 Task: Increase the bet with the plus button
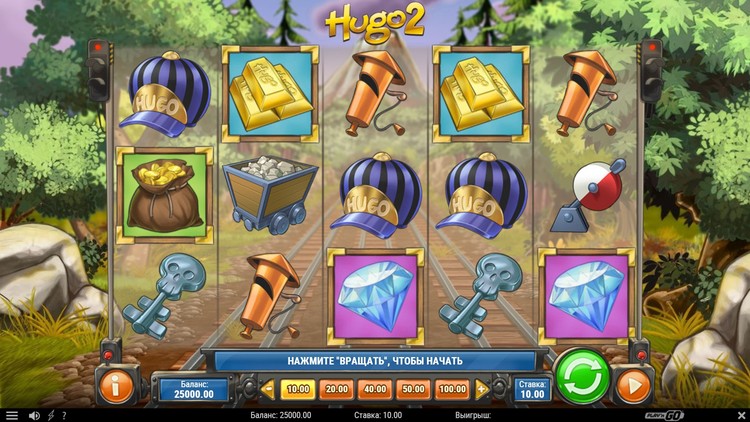point(482,388)
